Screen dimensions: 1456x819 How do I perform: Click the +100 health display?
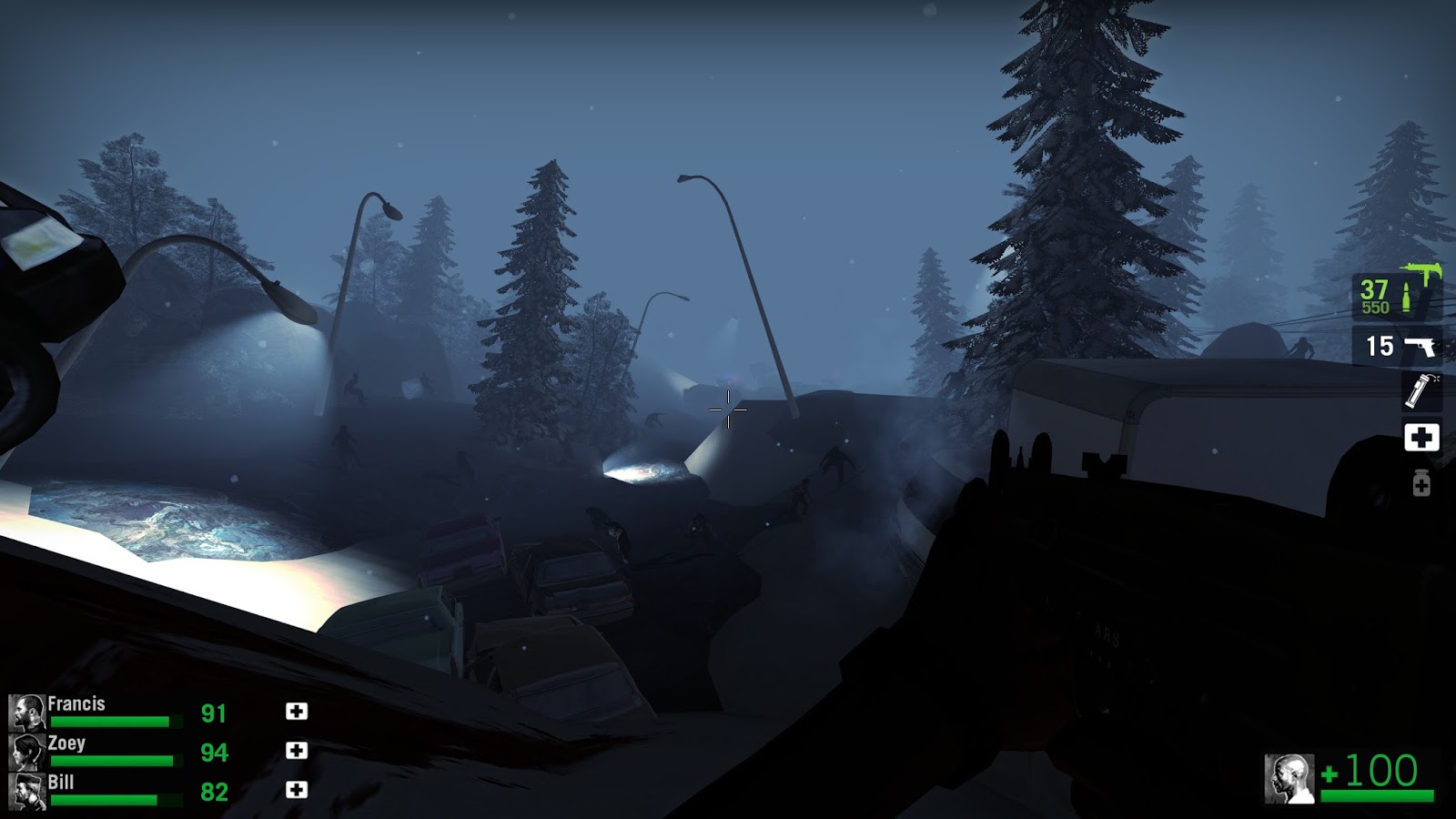click(1376, 773)
